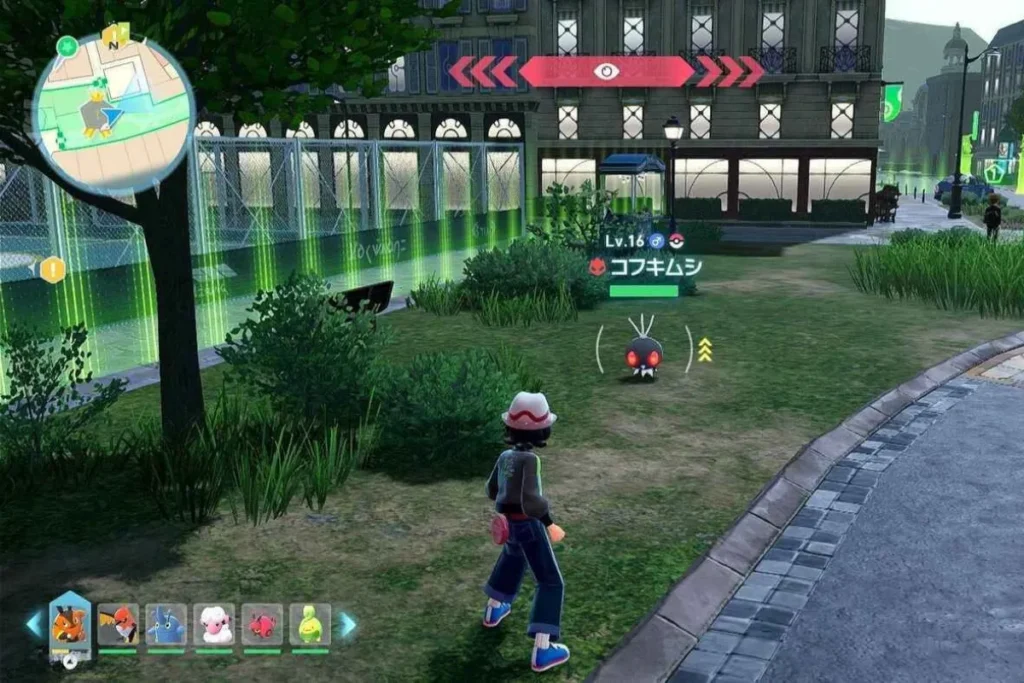Switch to the Heracross party slot

(x=166, y=625)
